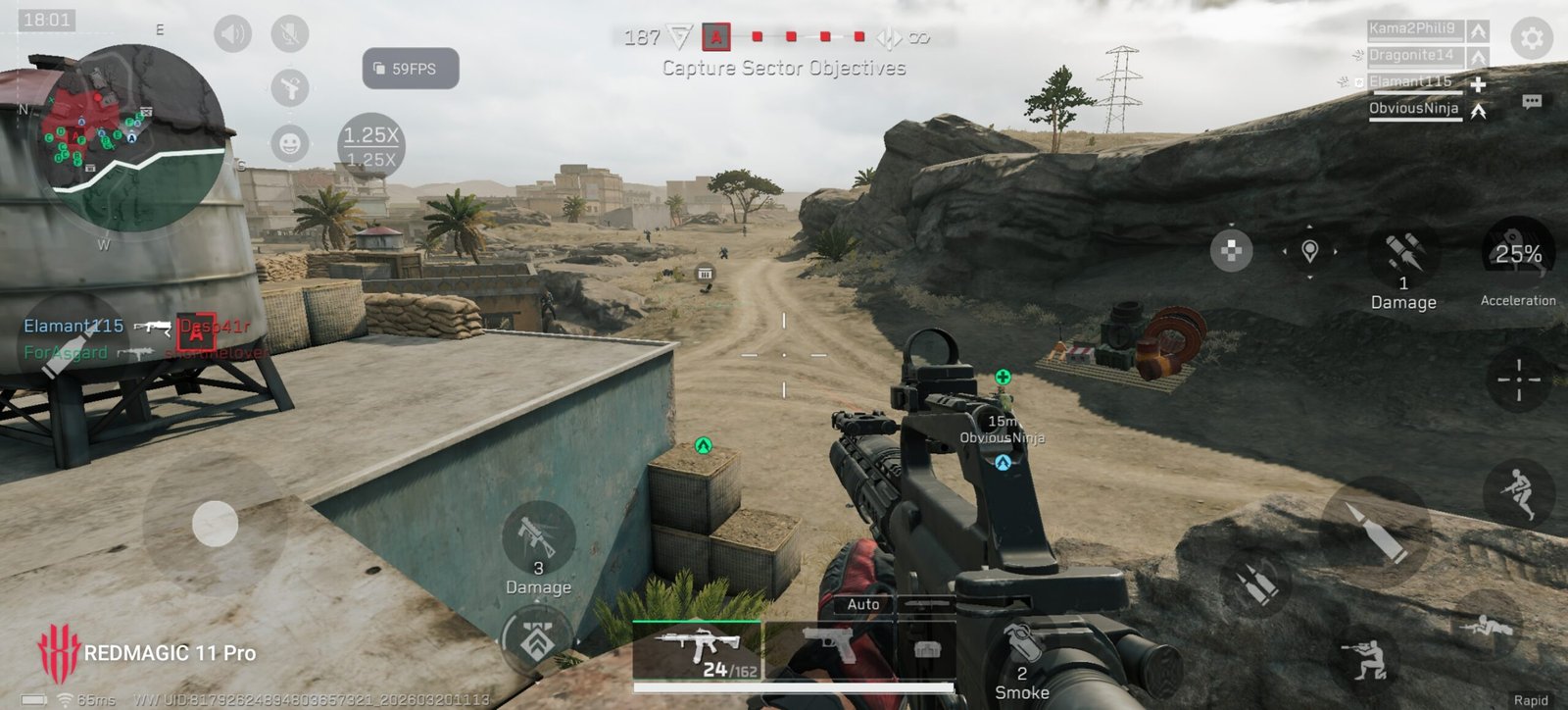Go prone with the lying soldier icon
This screenshot has height=710, width=1568.
point(1486,625)
